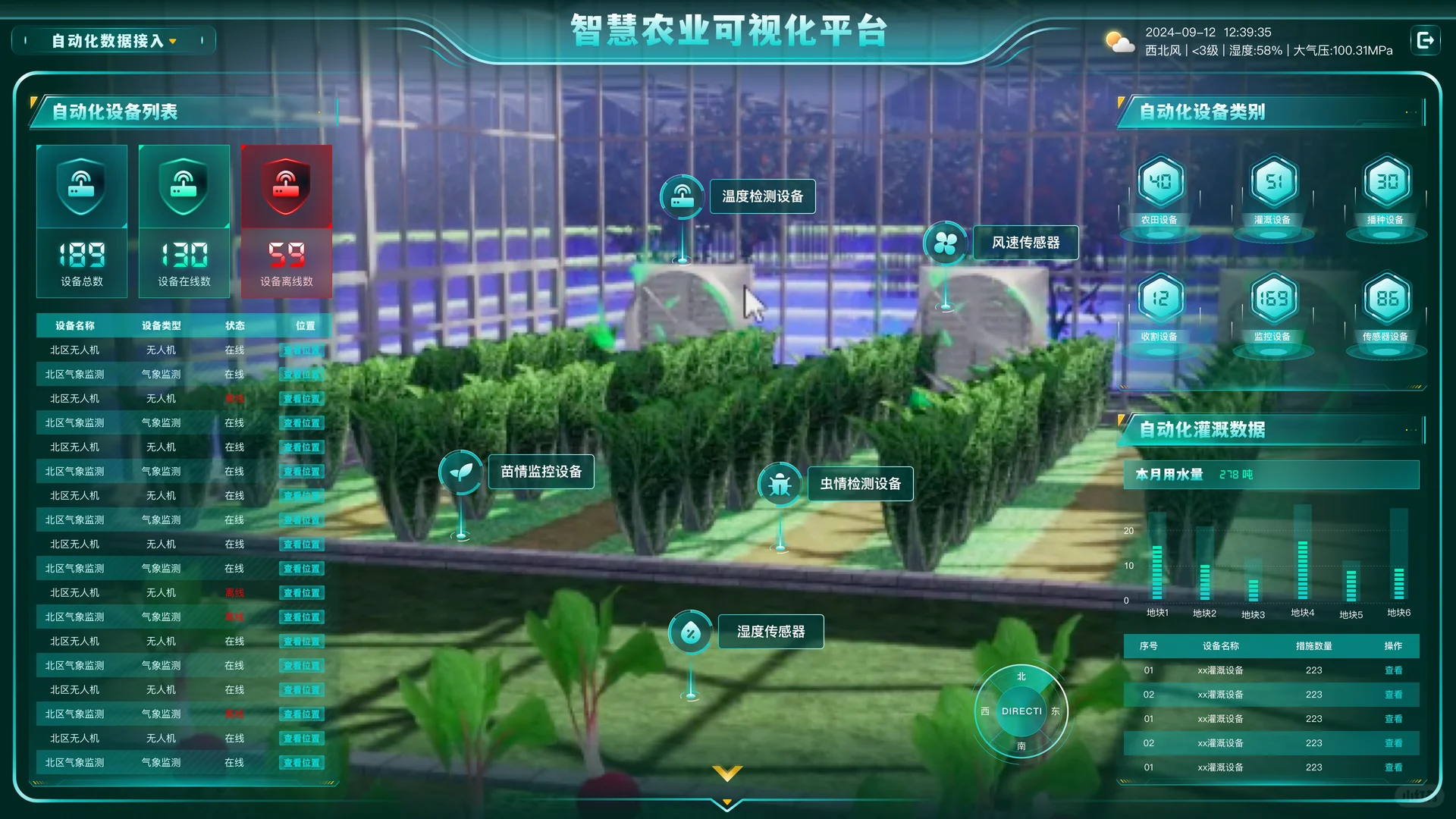Open the 播种设备 category icon
1456x819 pixels.
click(1385, 182)
